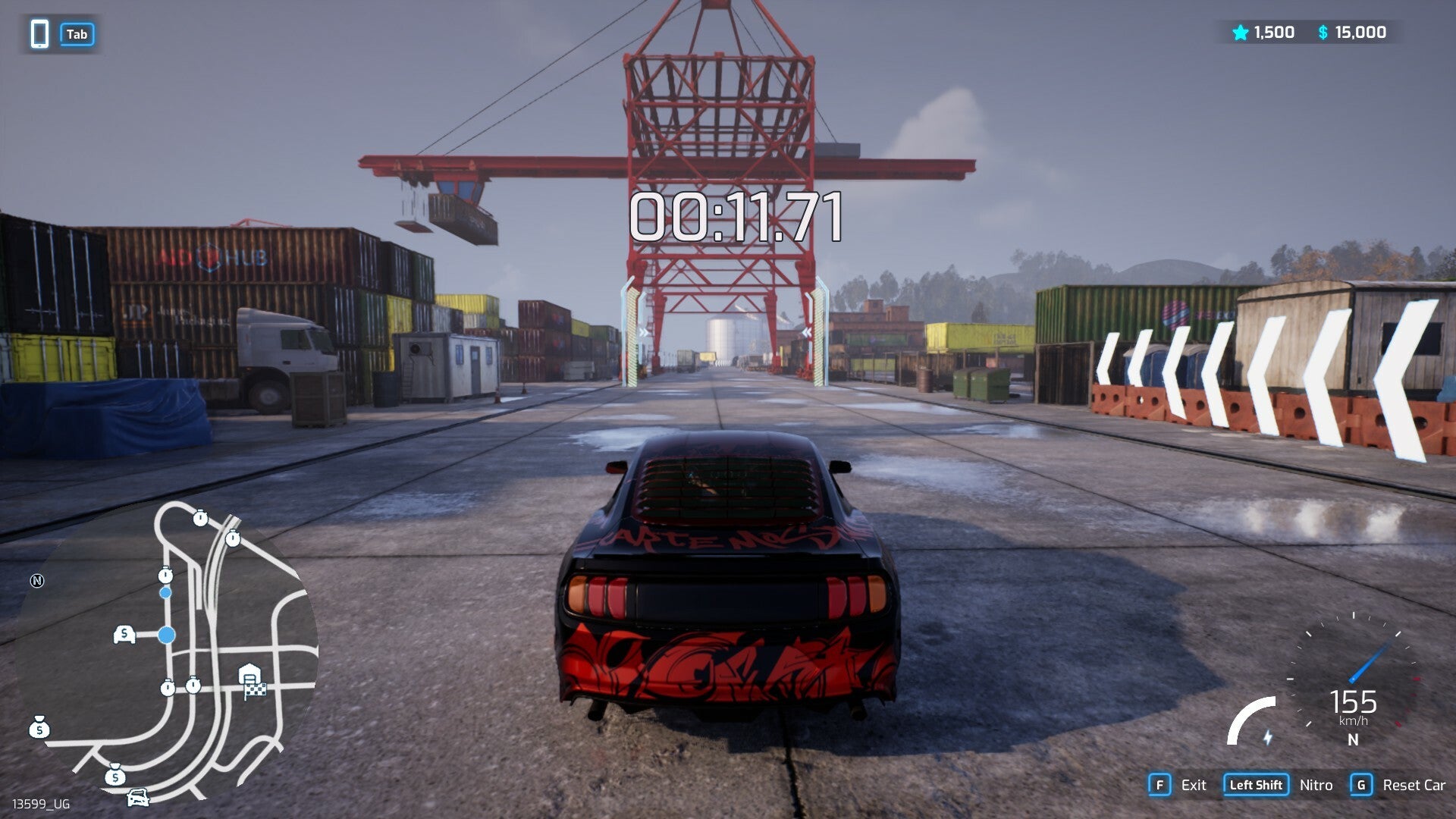Select the north compass marker on minimap
Screen dimensions: 1456x819
[x=37, y=581]
